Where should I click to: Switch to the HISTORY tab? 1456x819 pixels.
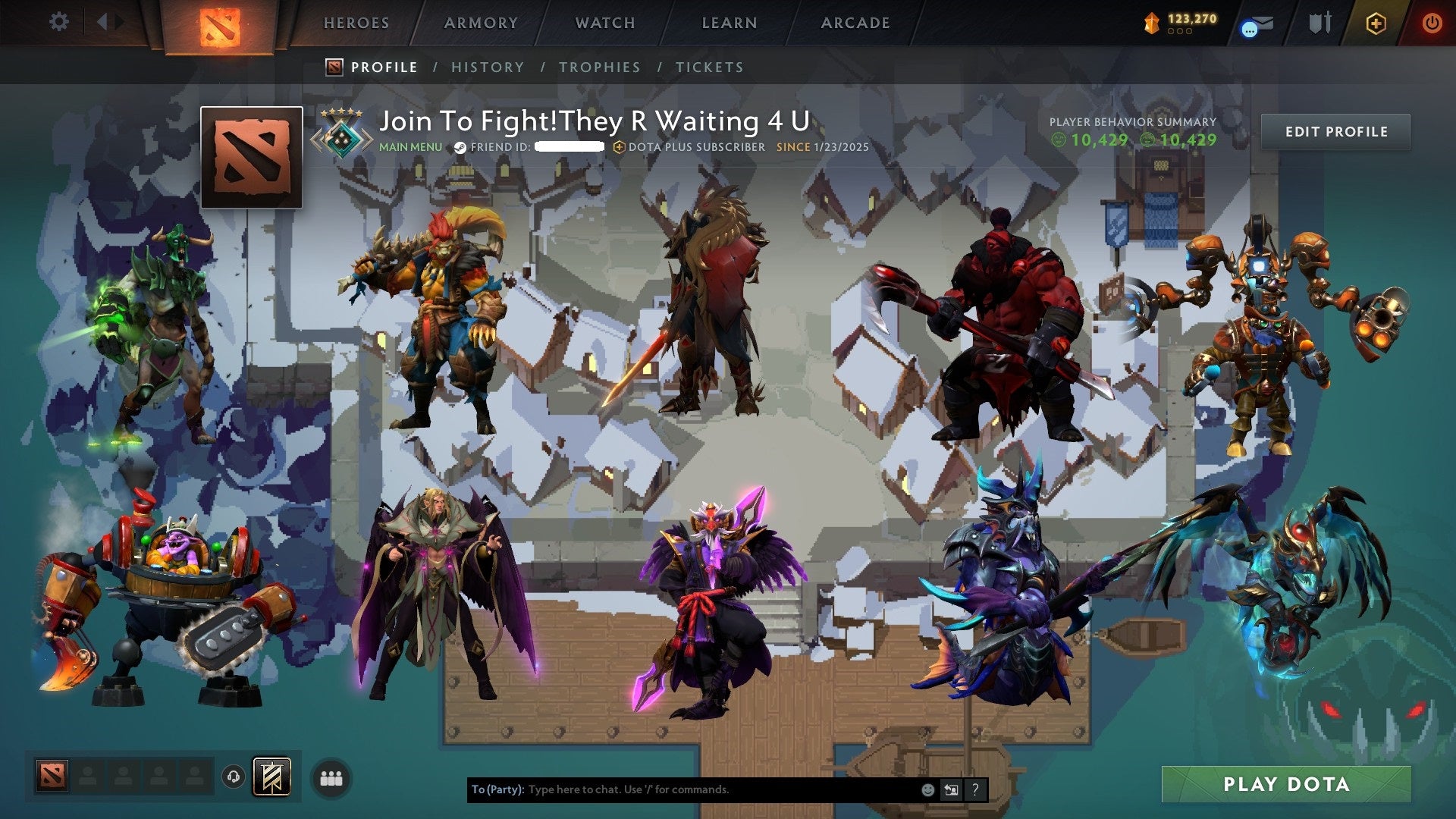pos(487,67)
